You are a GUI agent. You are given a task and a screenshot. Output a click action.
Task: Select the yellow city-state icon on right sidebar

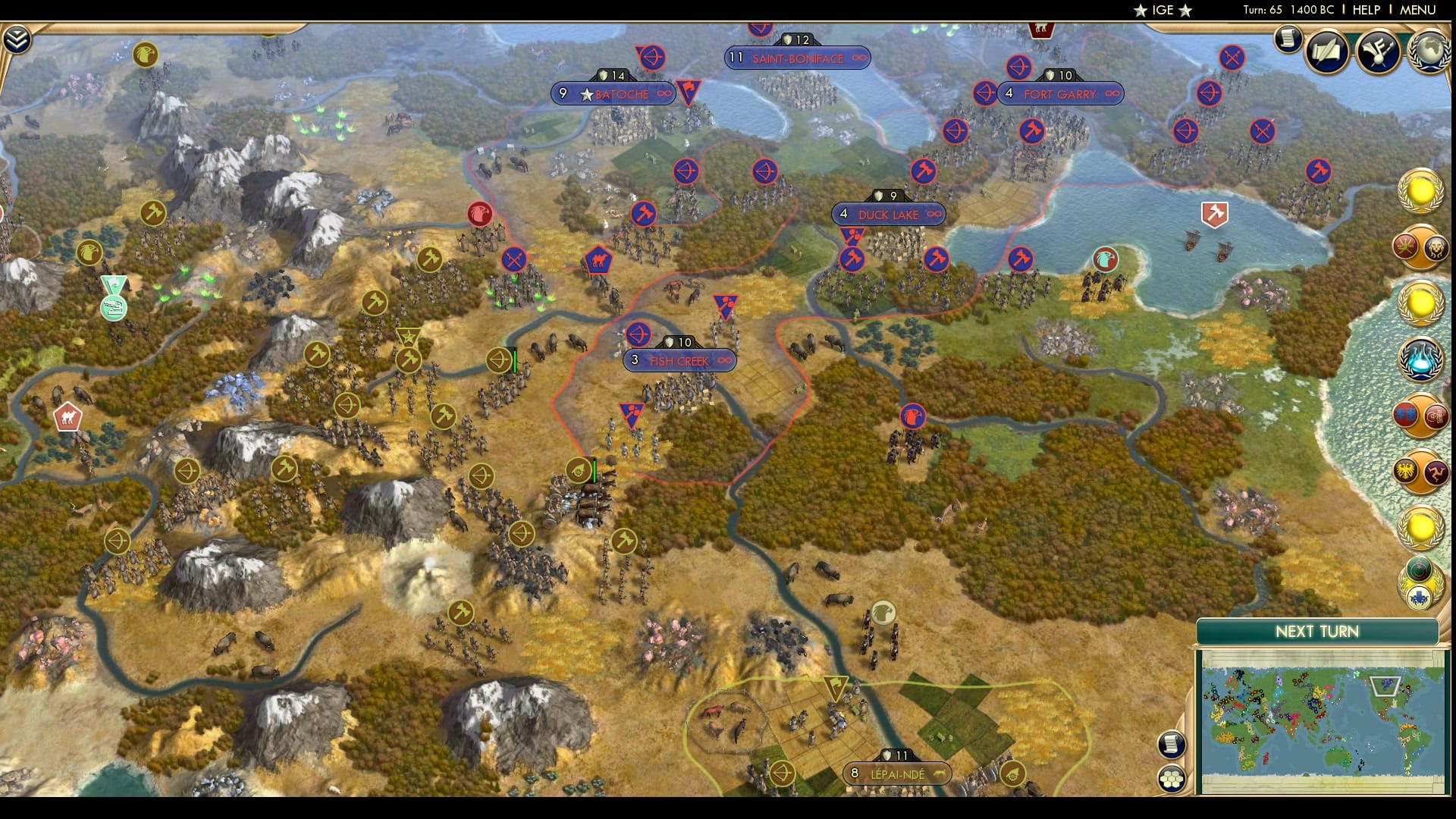click(1420, 193)
